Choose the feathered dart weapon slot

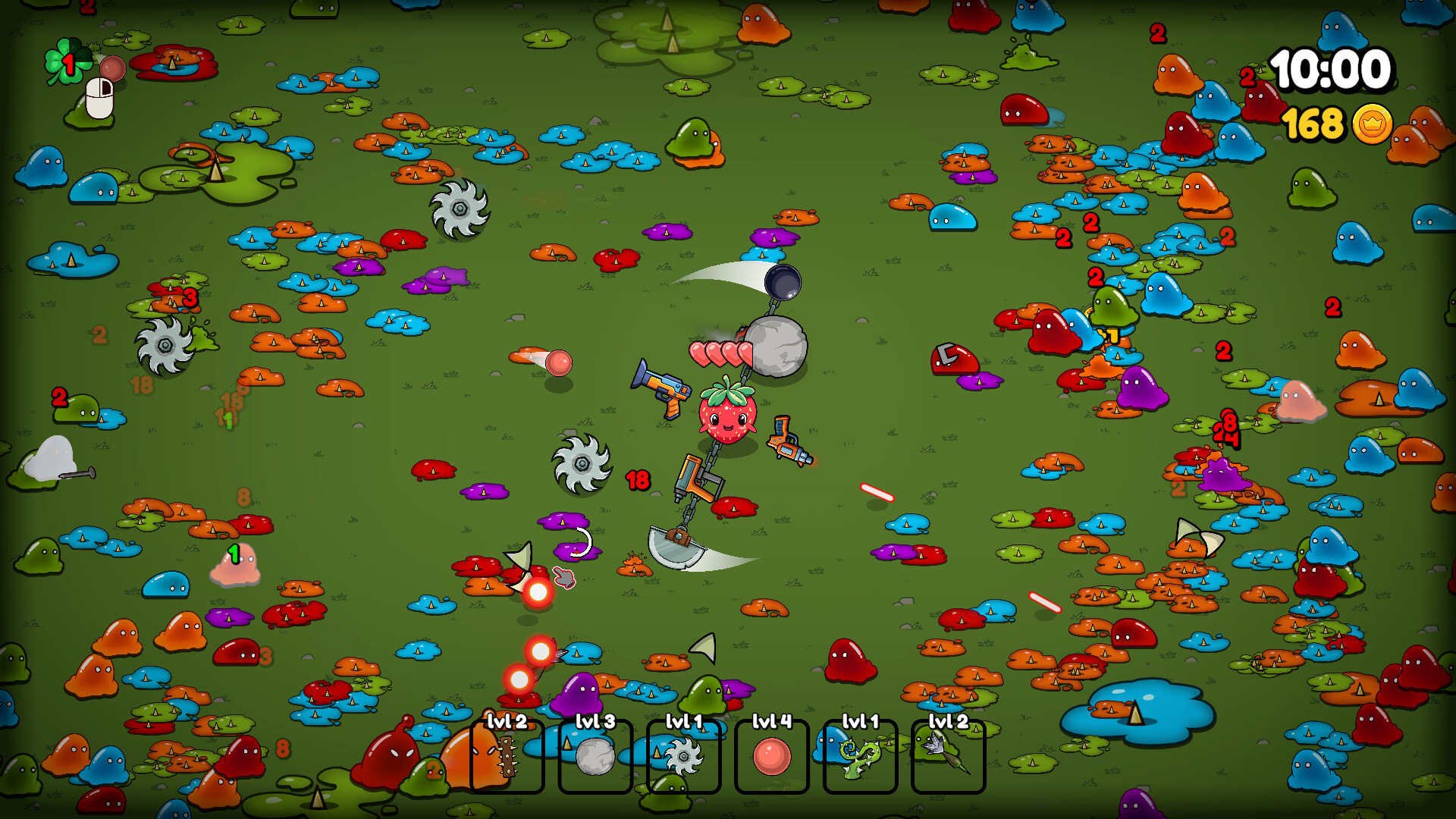[x=948, y=756]
